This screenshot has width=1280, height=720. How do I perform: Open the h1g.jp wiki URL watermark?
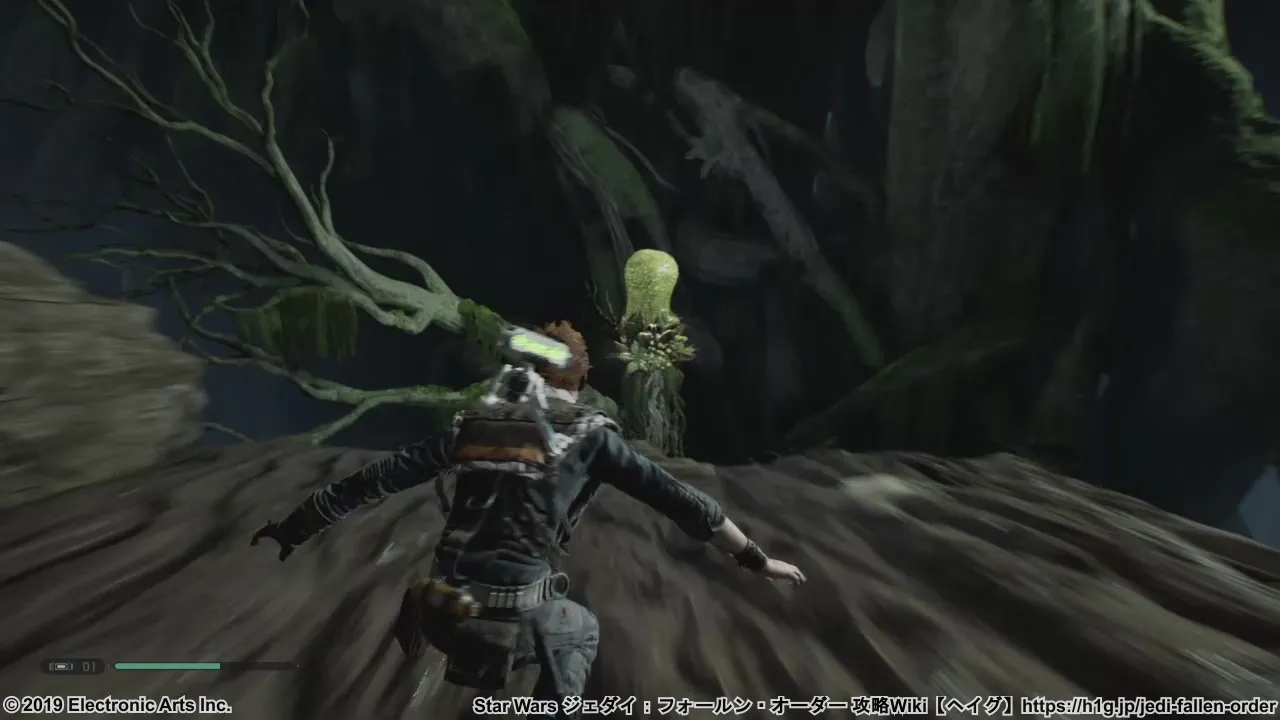[1156, 706]
